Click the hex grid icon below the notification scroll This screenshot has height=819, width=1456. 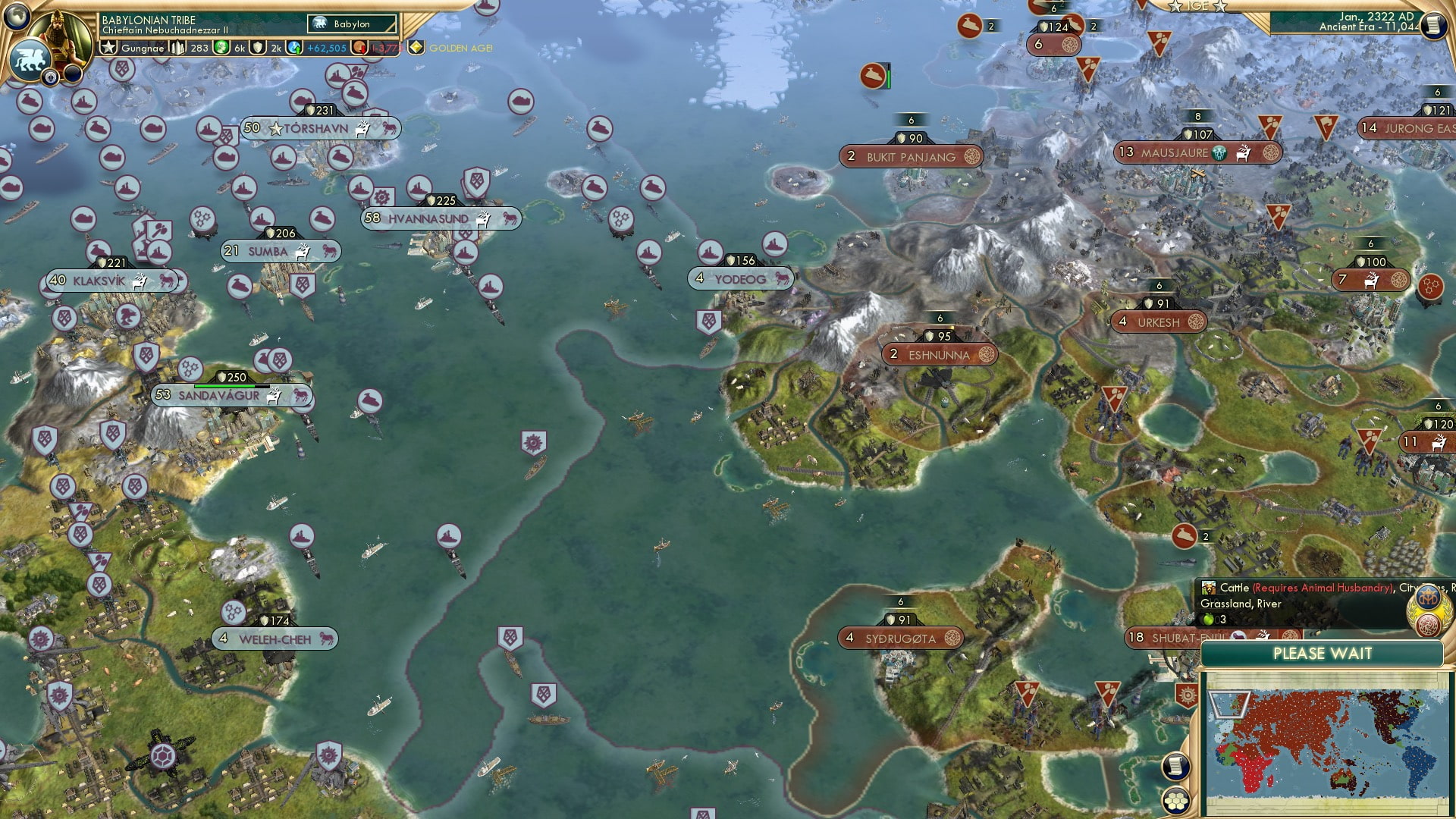[x=1175, y=801]
